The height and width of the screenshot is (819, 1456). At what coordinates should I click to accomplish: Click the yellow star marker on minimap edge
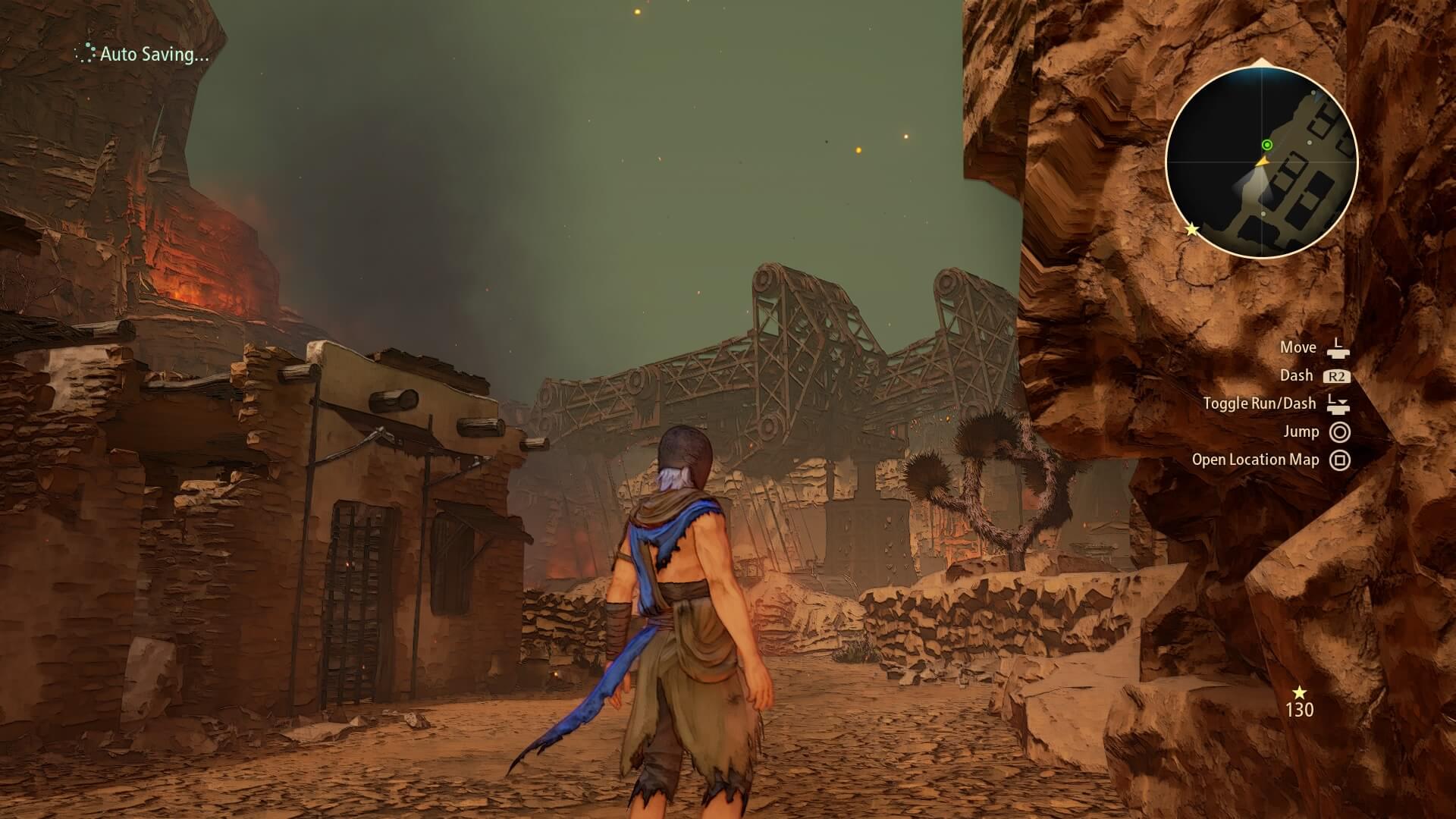tap(1192, 229)
